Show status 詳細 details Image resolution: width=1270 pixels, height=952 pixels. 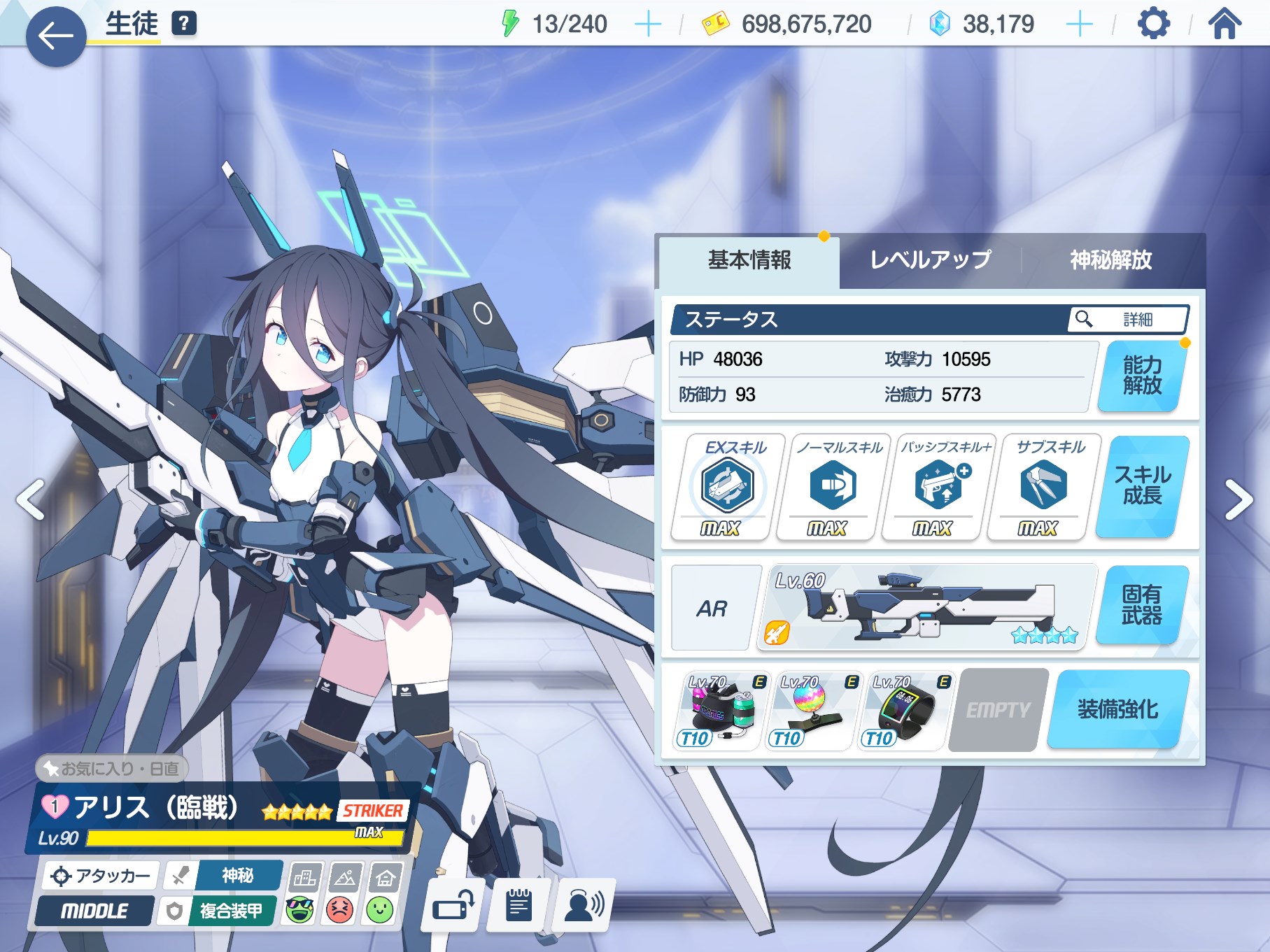(x=1128, y=320)
